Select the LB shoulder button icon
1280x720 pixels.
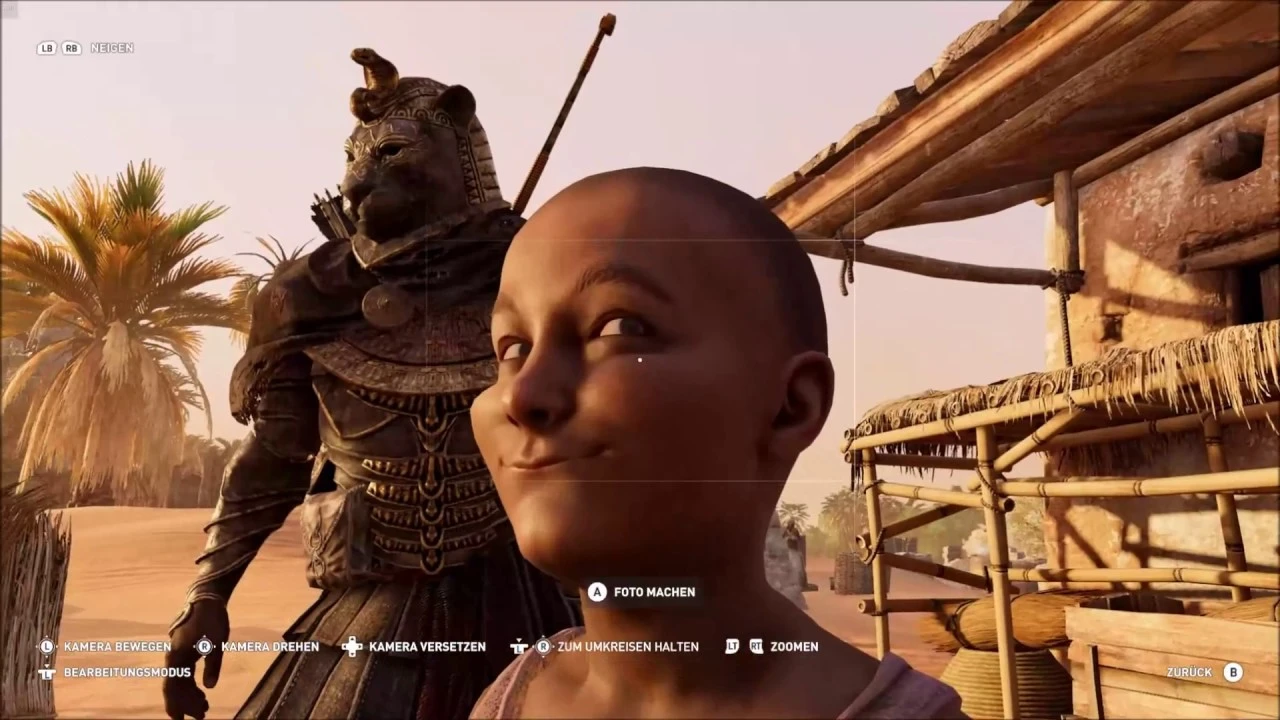(46, 48)
